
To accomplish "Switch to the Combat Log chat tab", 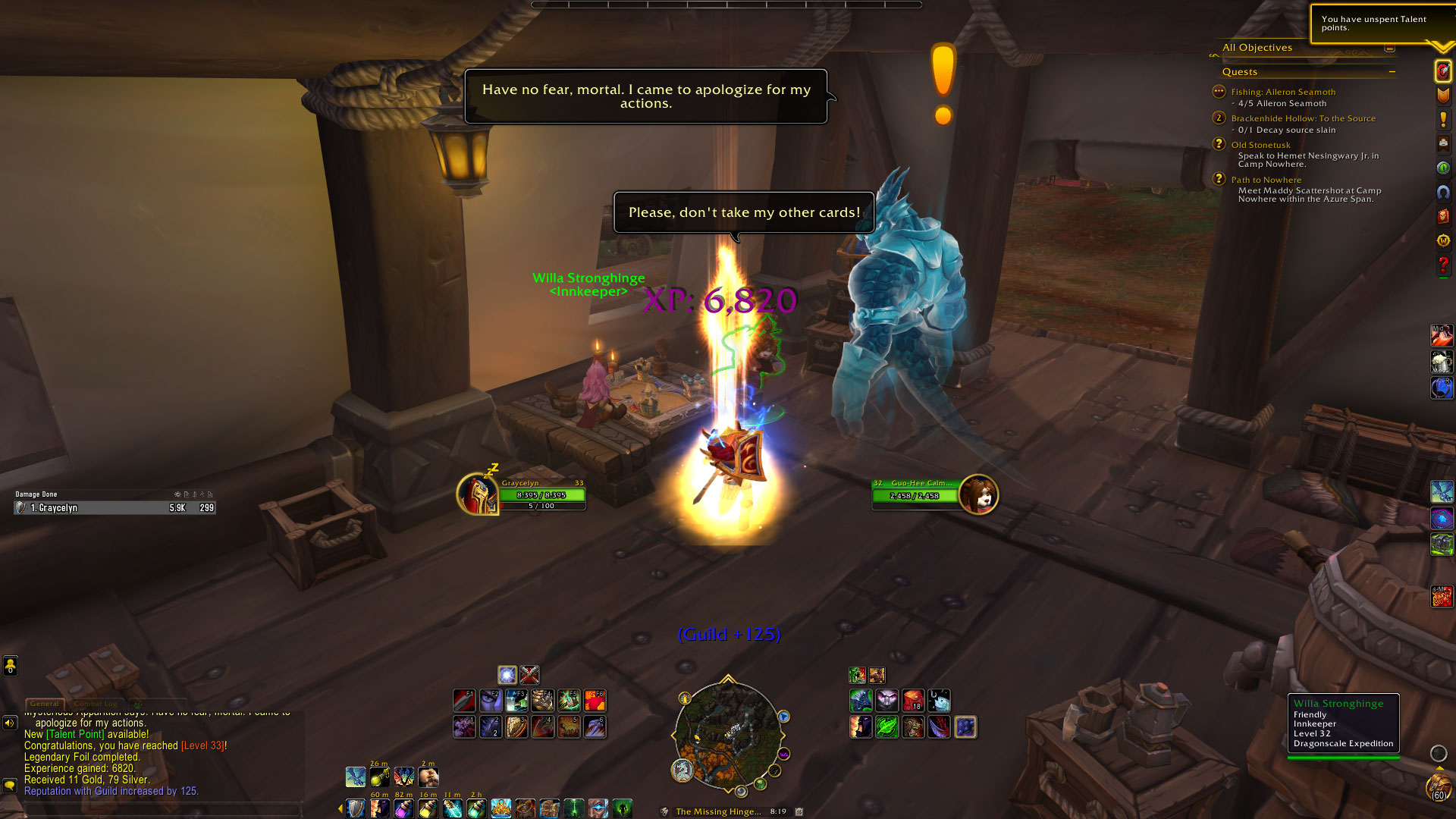I will 96,704.
